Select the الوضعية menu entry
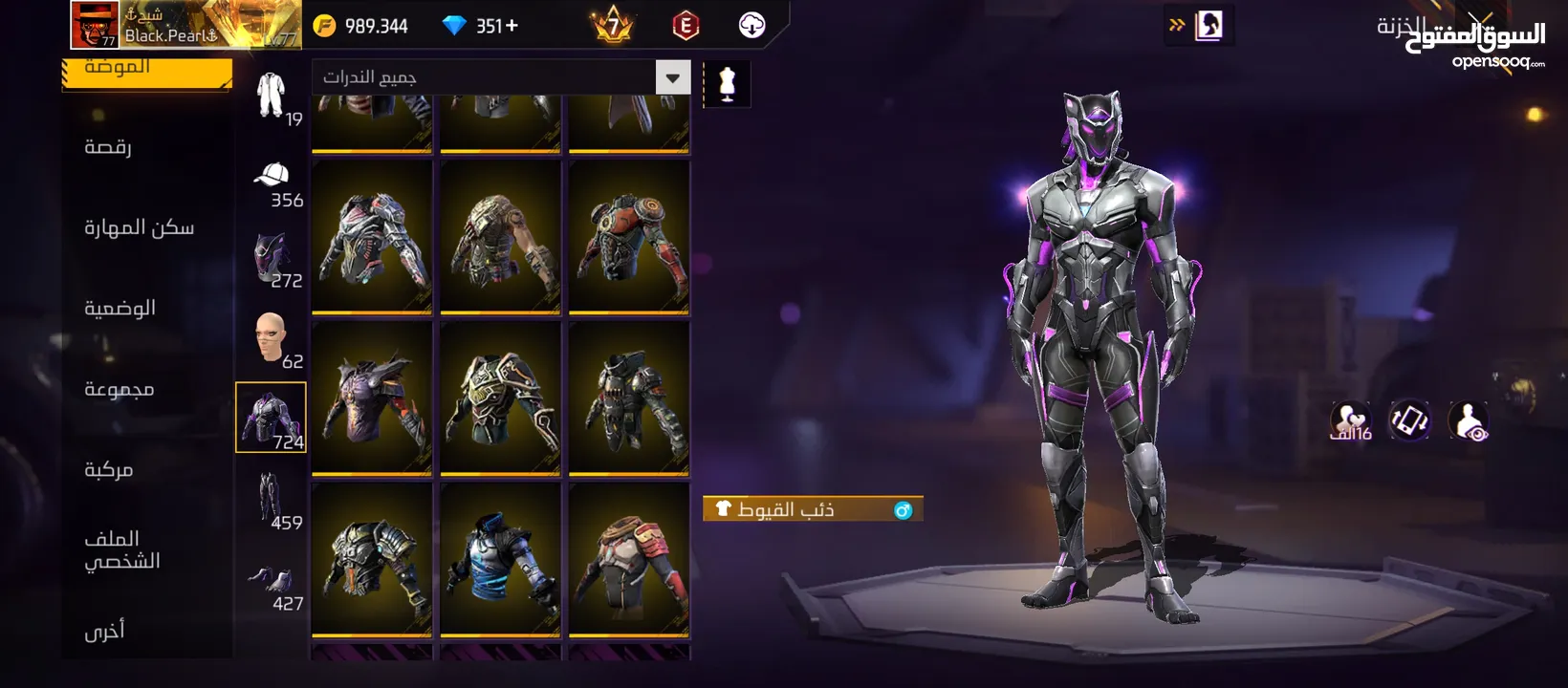Screen dimensions: 1568x688 pos(120,309)
